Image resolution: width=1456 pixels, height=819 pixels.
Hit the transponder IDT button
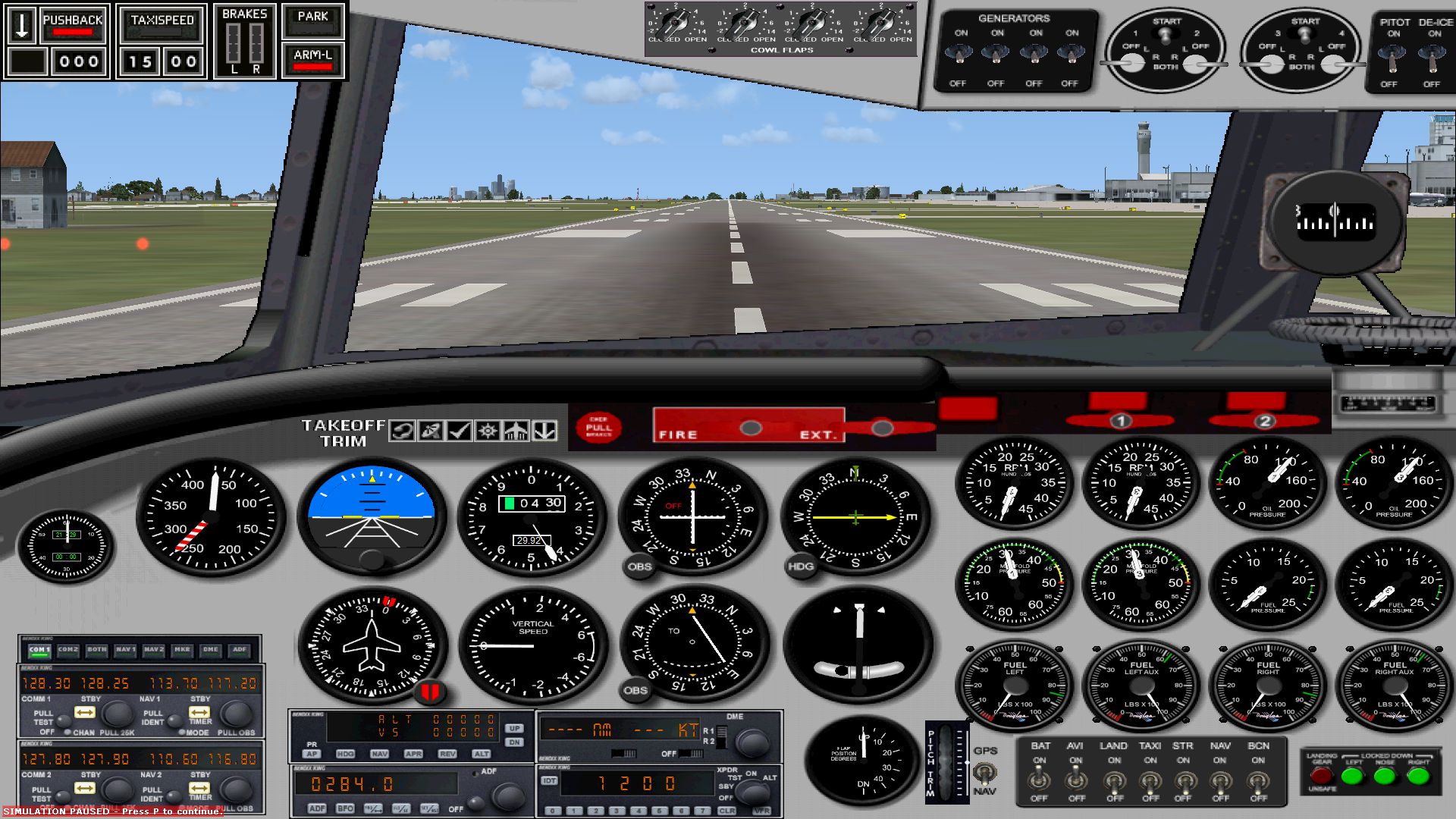[550, 780]
